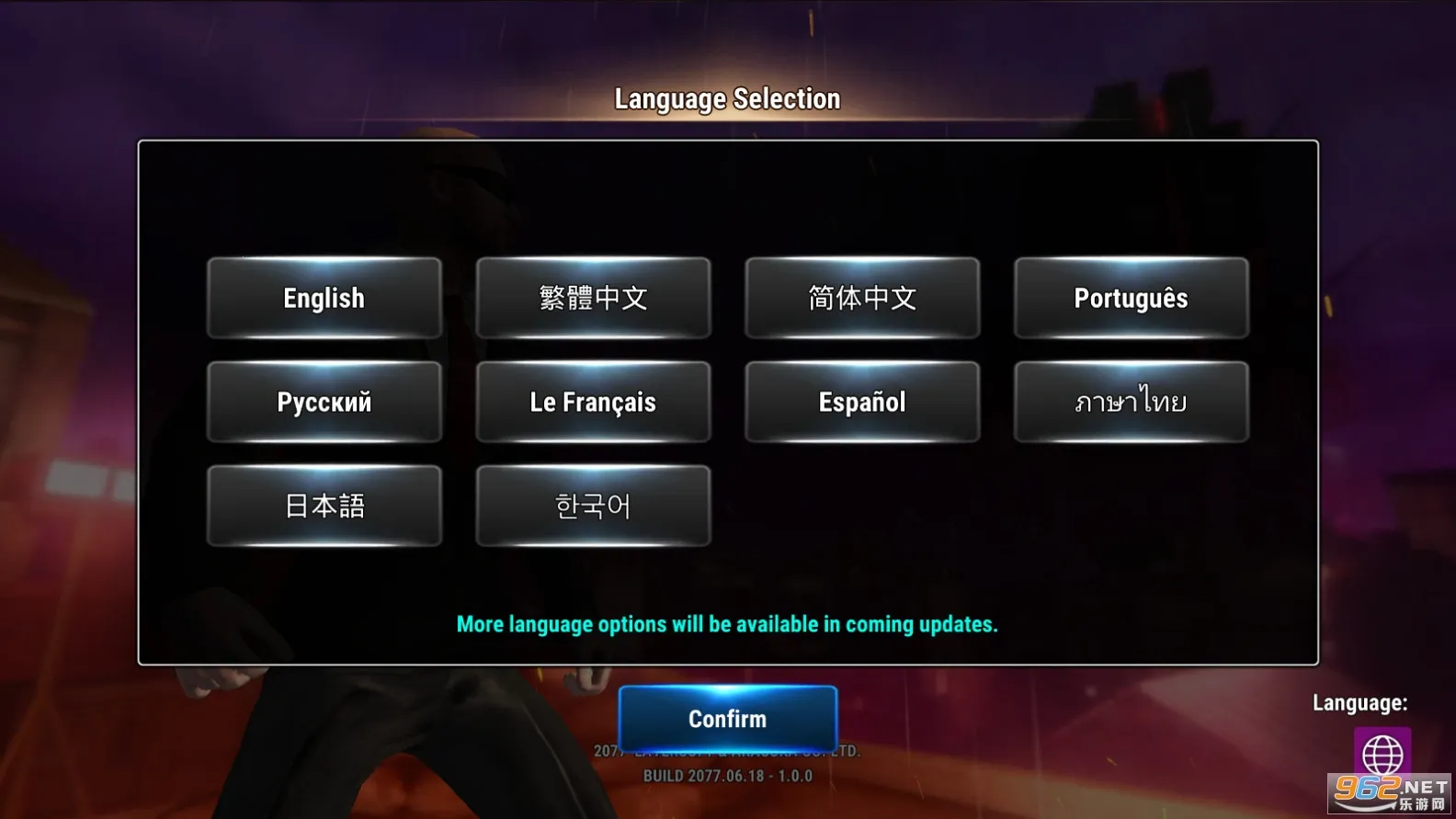This screenshot has height=819, width=1456.
Task: Choose Le Français in the Language Selection panel
Action: point(593,402)
